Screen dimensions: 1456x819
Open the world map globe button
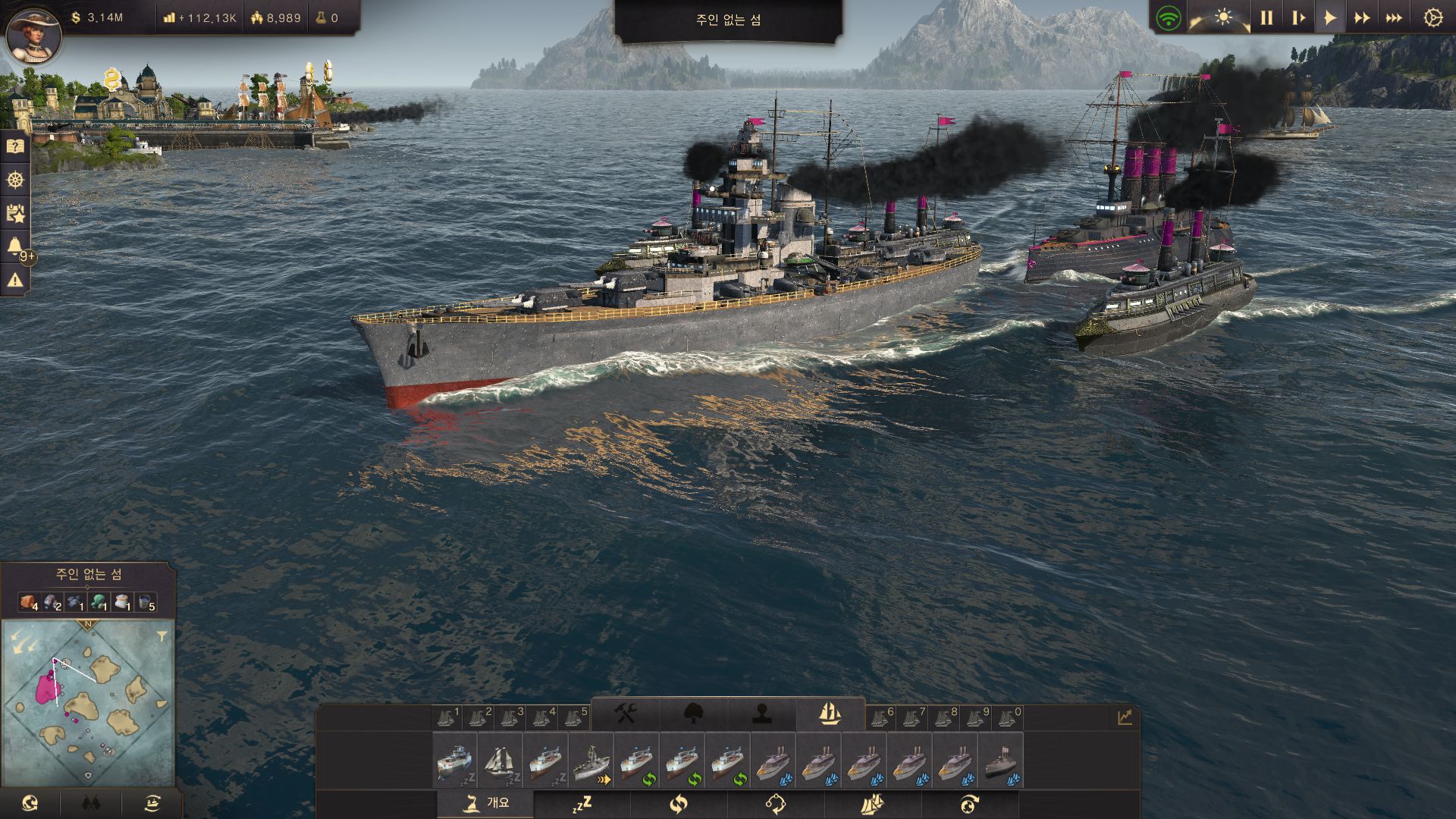[30, 803]
